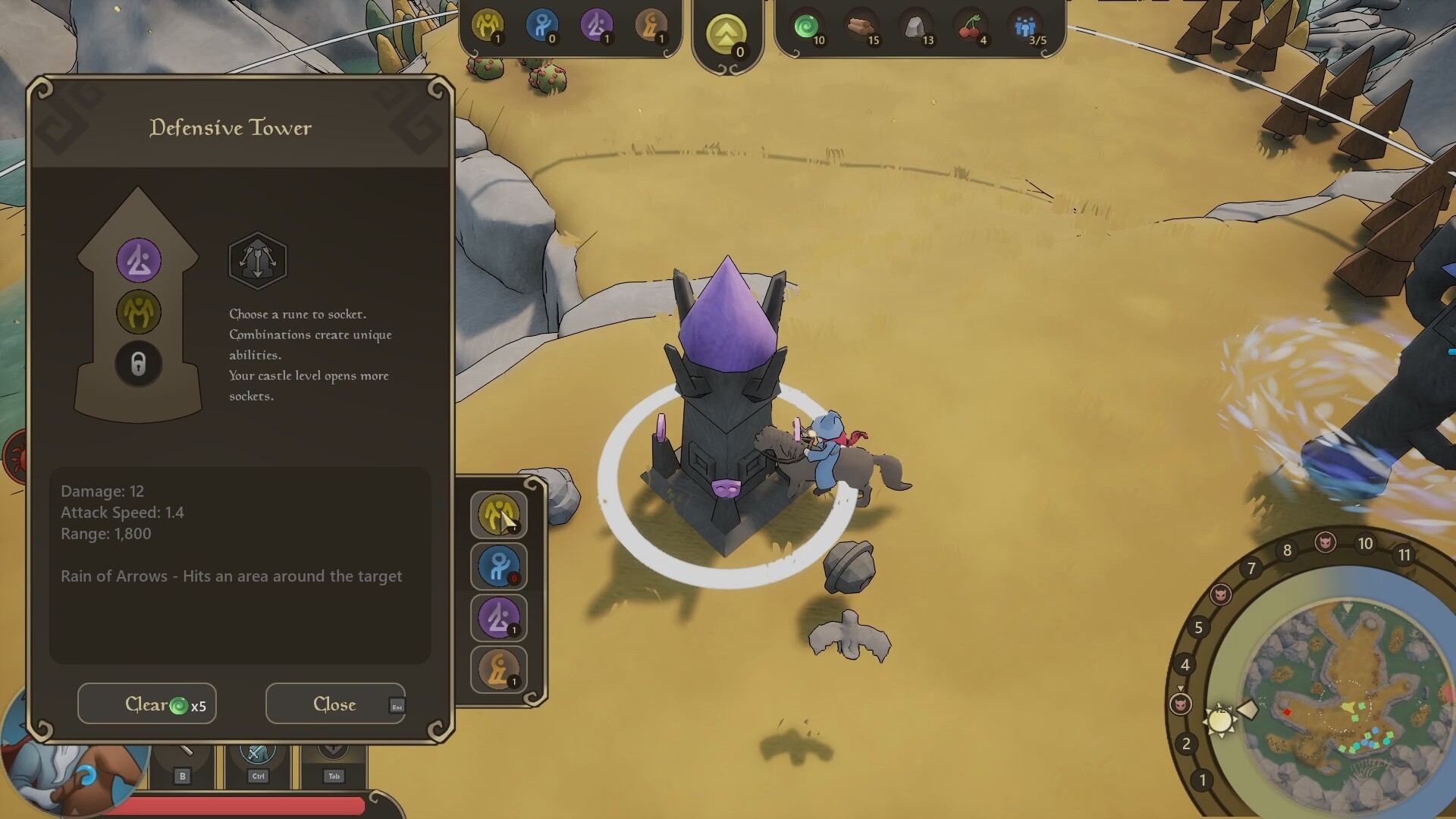Click the green spiral resource icon in top bar
This screenshot has width=1456, height=819.
coord(806,27)
